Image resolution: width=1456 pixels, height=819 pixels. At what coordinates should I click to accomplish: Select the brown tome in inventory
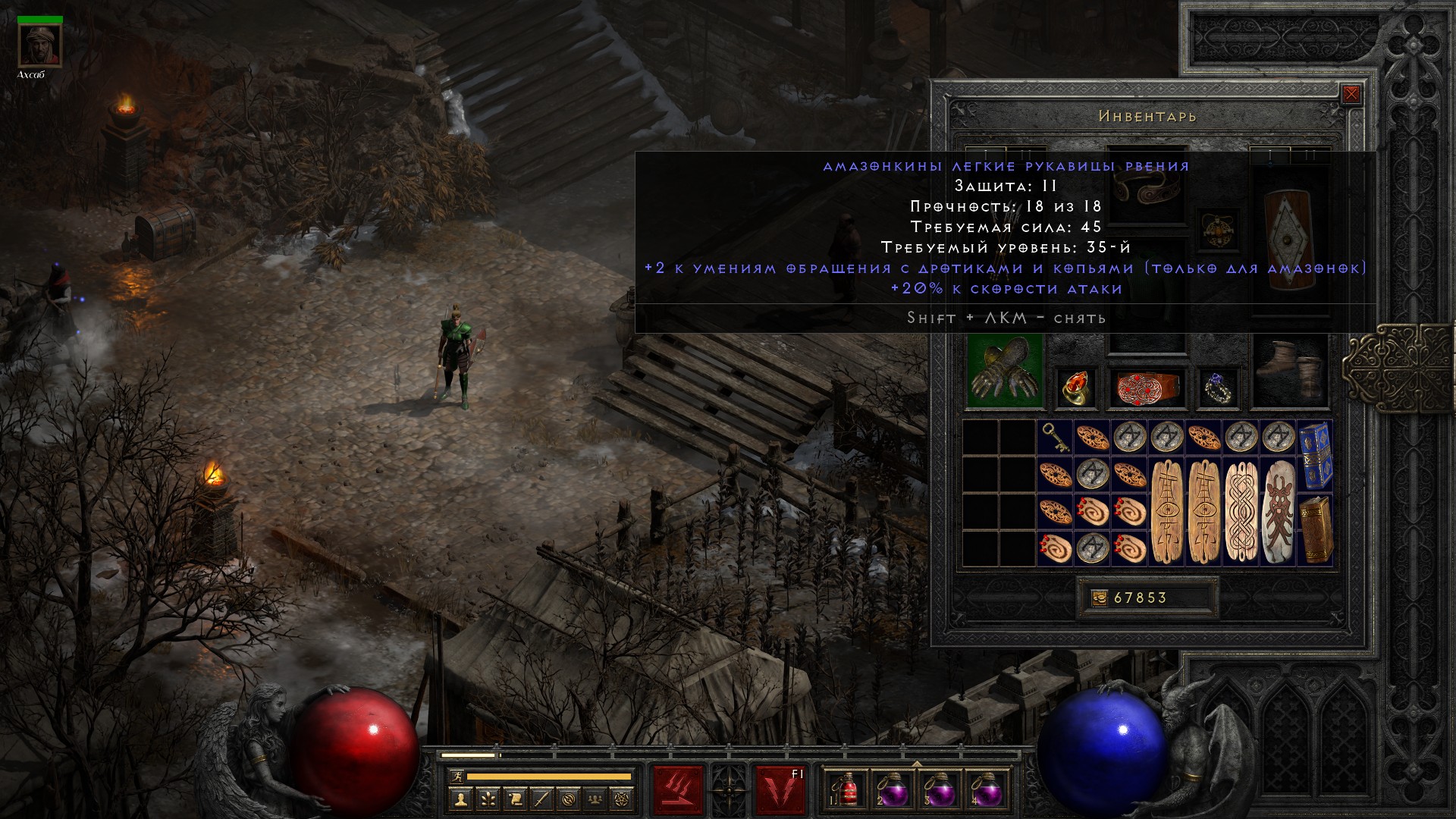coord(1315,529)
